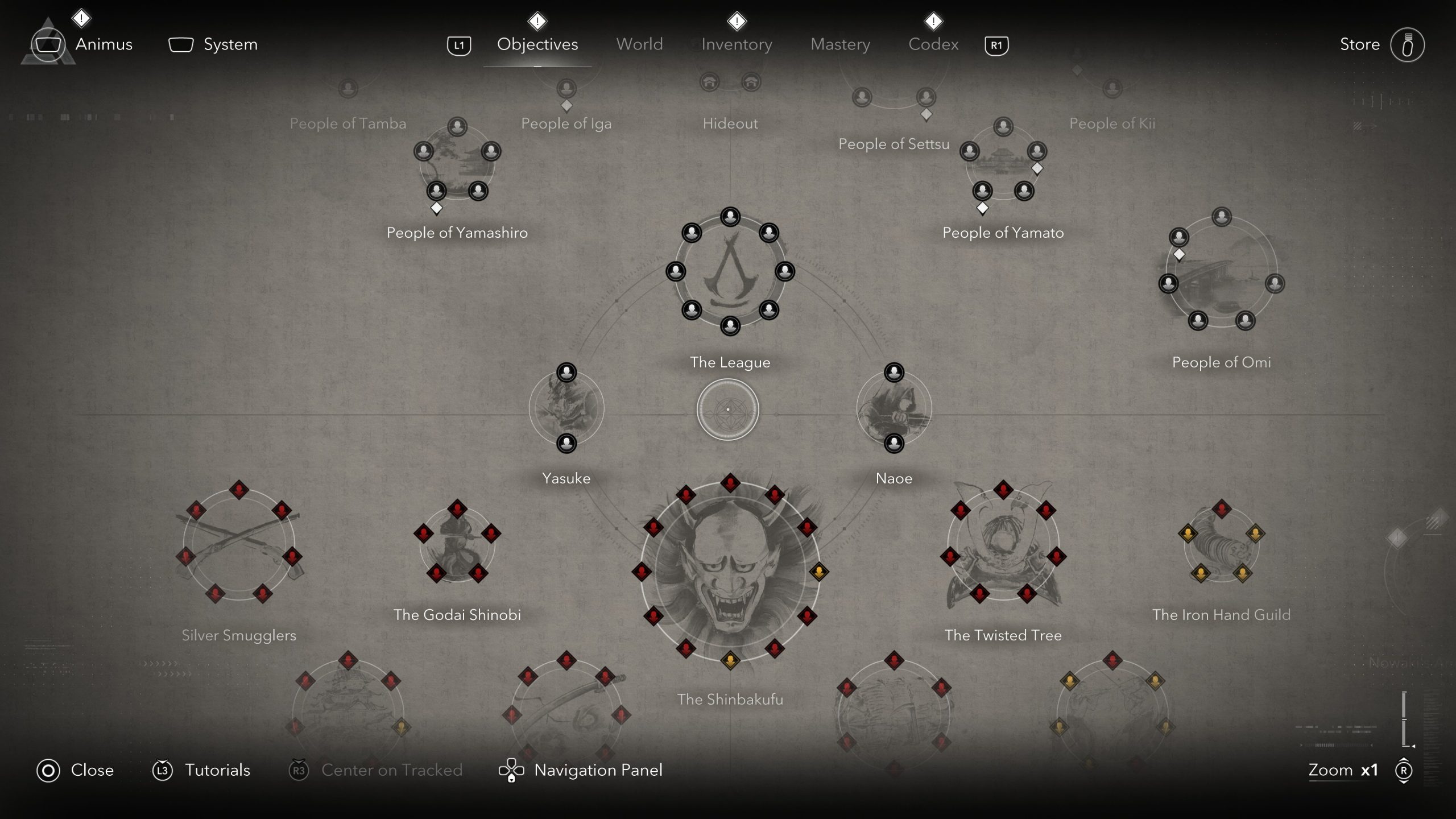Viewport: 1456px width, 819px height.
Task: Open the in-game Store
Action: pyautogui.click(x=1359, y=44)
